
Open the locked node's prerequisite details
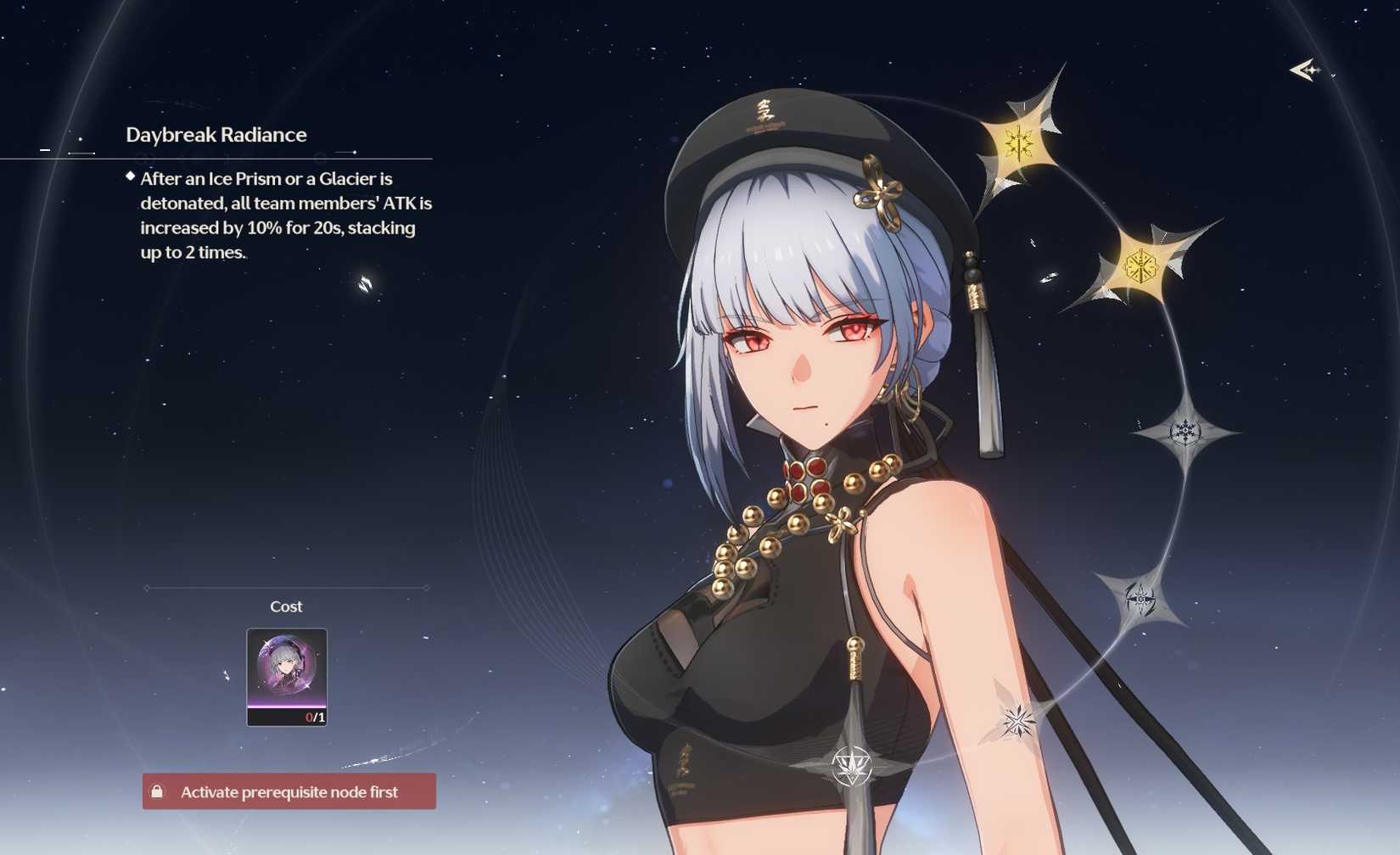[x=288, y=791]
